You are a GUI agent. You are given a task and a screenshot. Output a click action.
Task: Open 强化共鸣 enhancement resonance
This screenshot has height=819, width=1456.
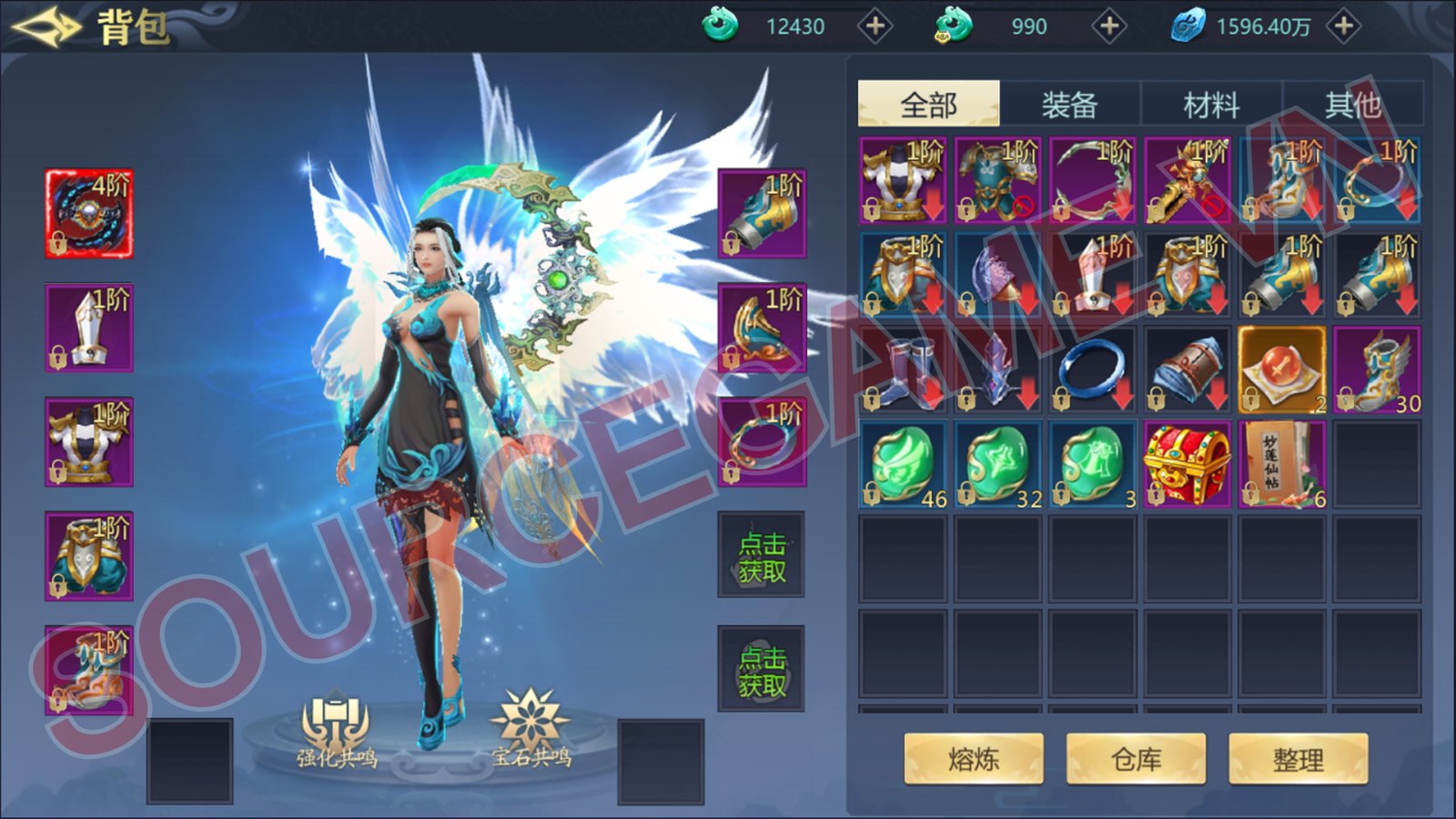point(336,731)
